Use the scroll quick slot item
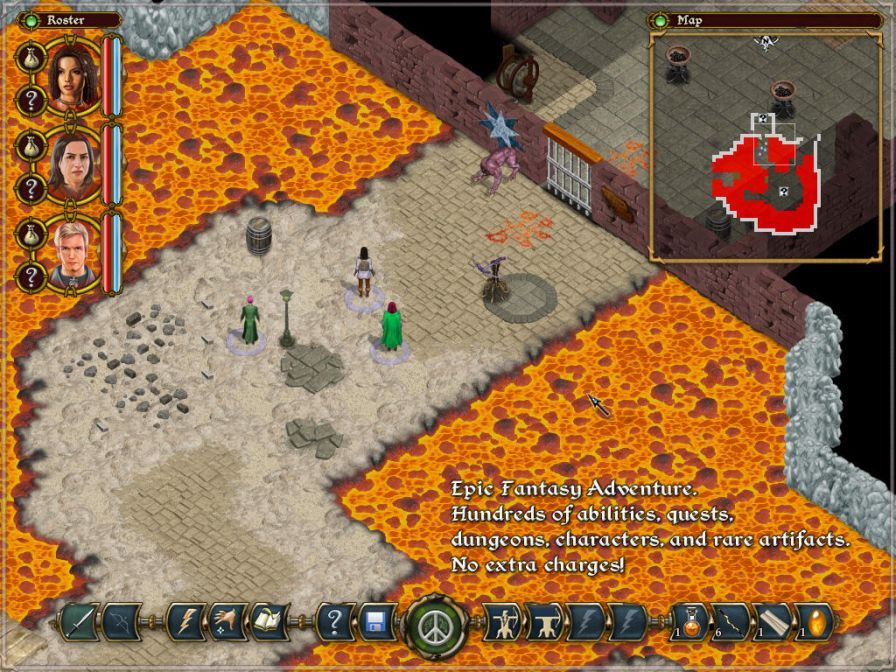 [x=775, y=621]
